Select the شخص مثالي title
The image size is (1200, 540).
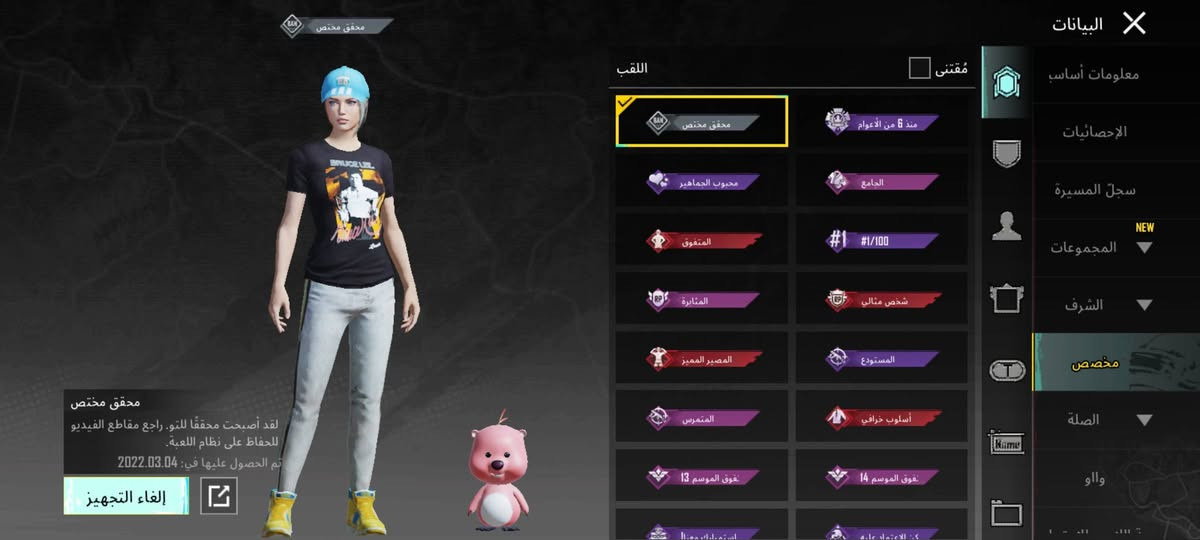883,299
